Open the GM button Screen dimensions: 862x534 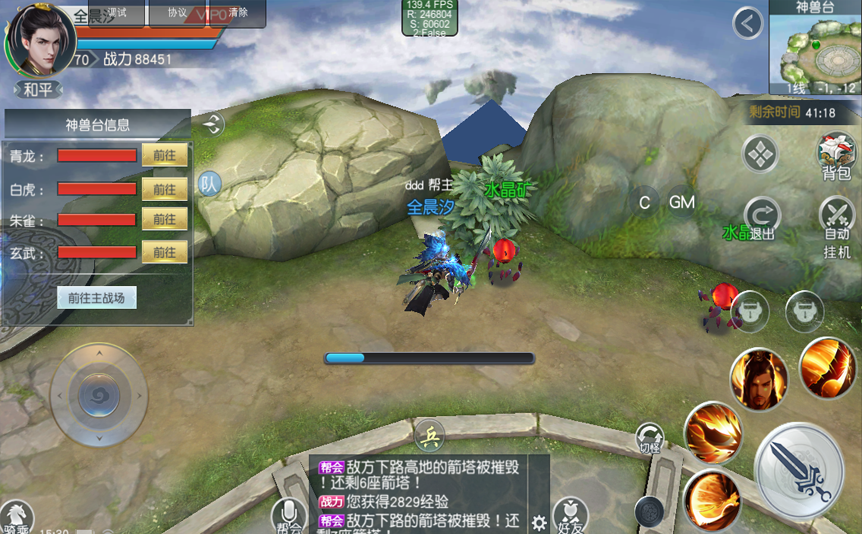(x=682, y=203)
